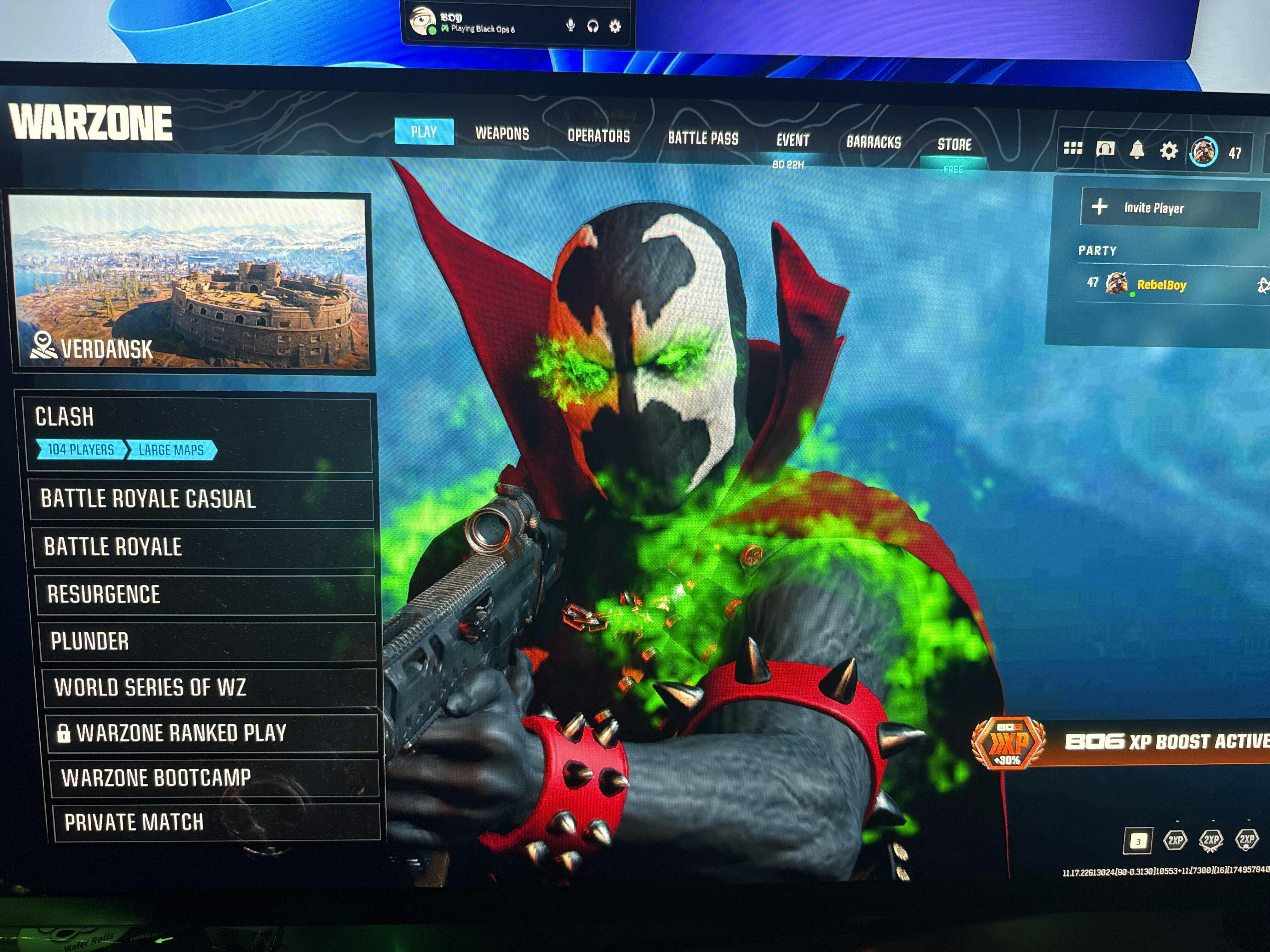The width and height of the screenshot is (1270, 952).
Task: Select the Play tab
Action: coord(424,132)
